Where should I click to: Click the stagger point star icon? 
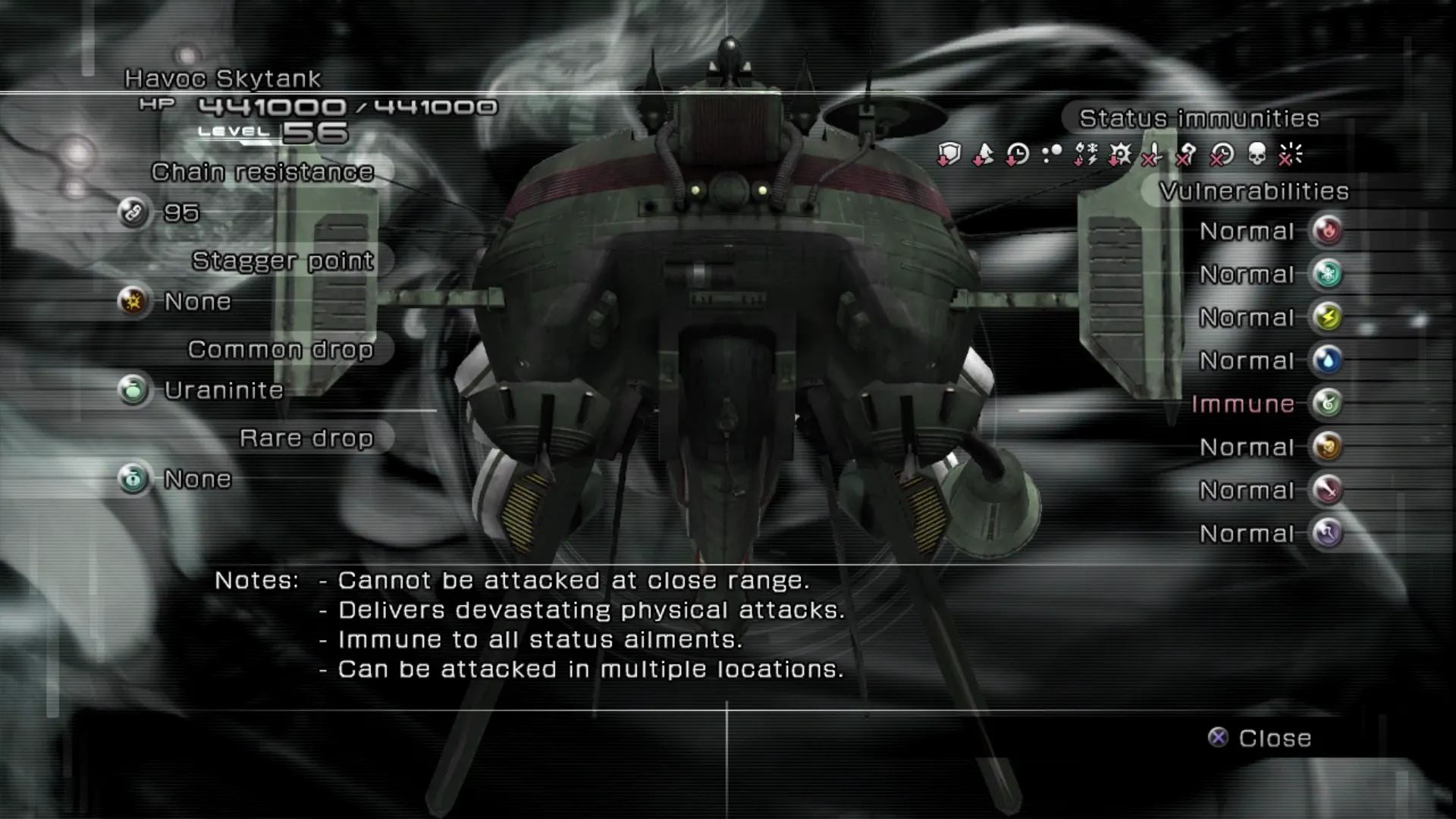pos(133,302)
